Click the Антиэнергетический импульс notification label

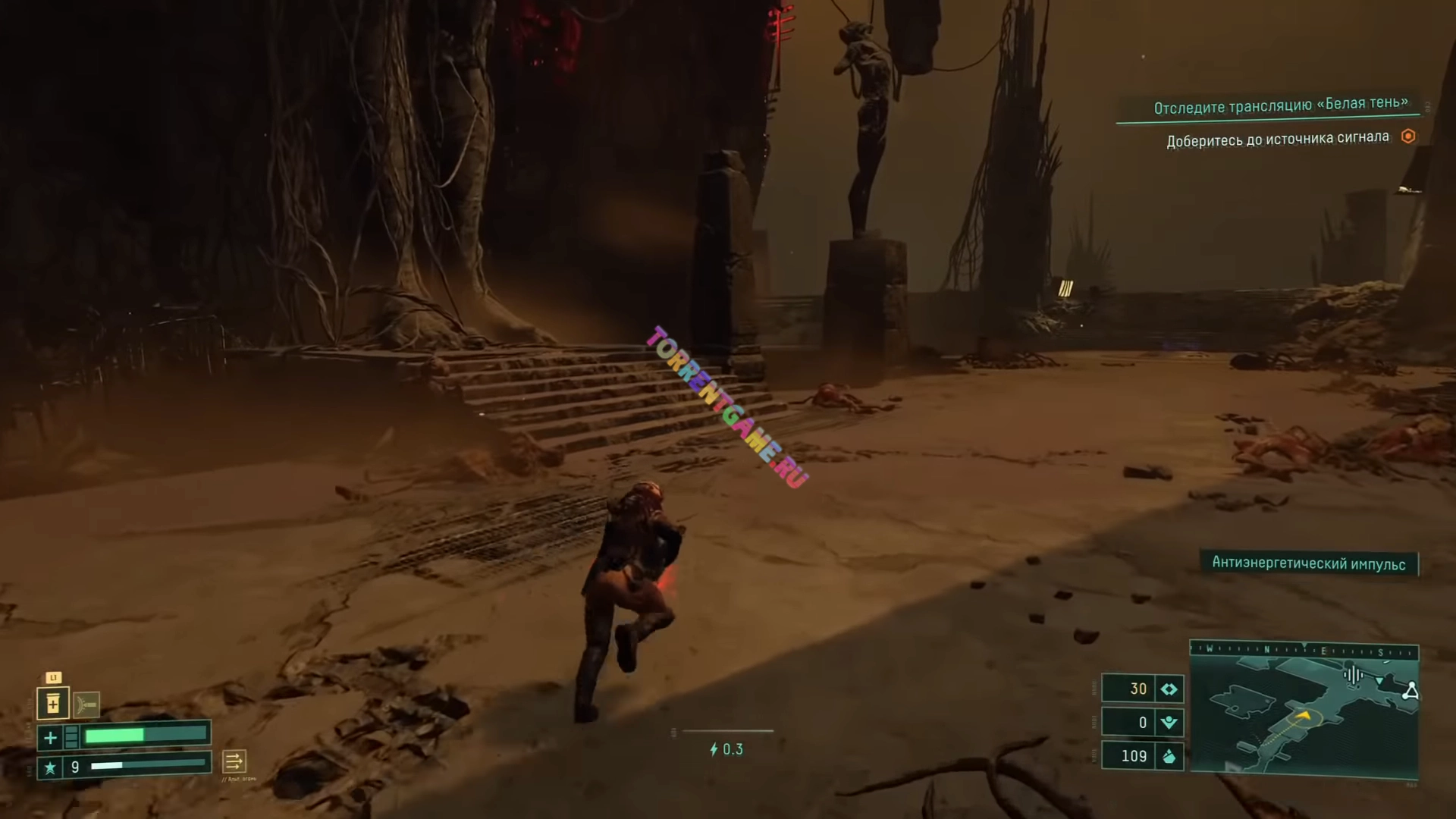point(1308,563)
